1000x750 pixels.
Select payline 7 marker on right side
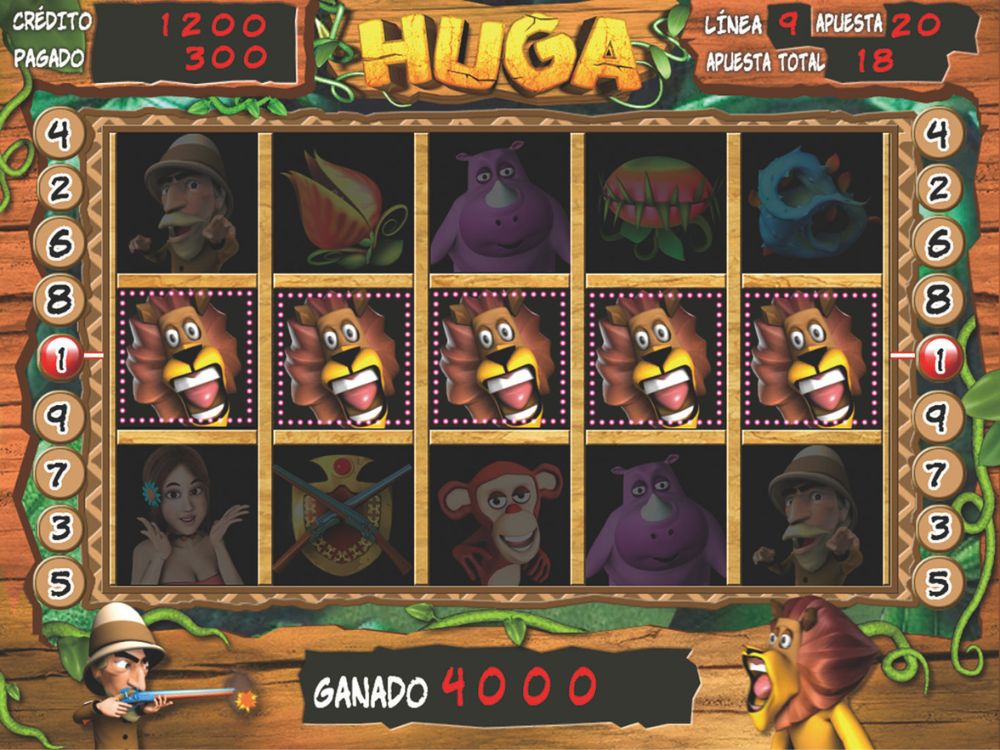(940, 472)
